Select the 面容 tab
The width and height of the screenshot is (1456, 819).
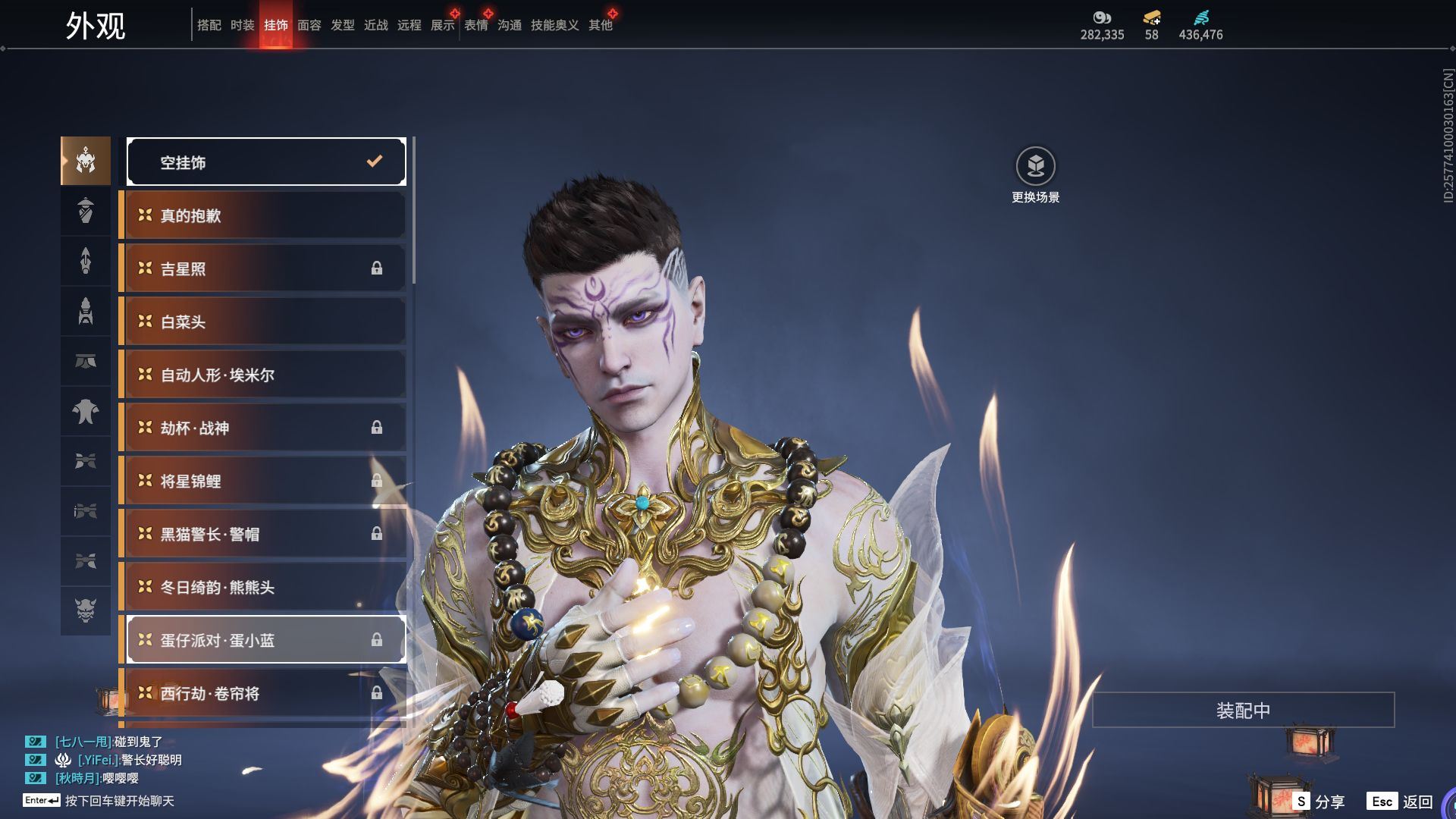click(x=309, y=25)
